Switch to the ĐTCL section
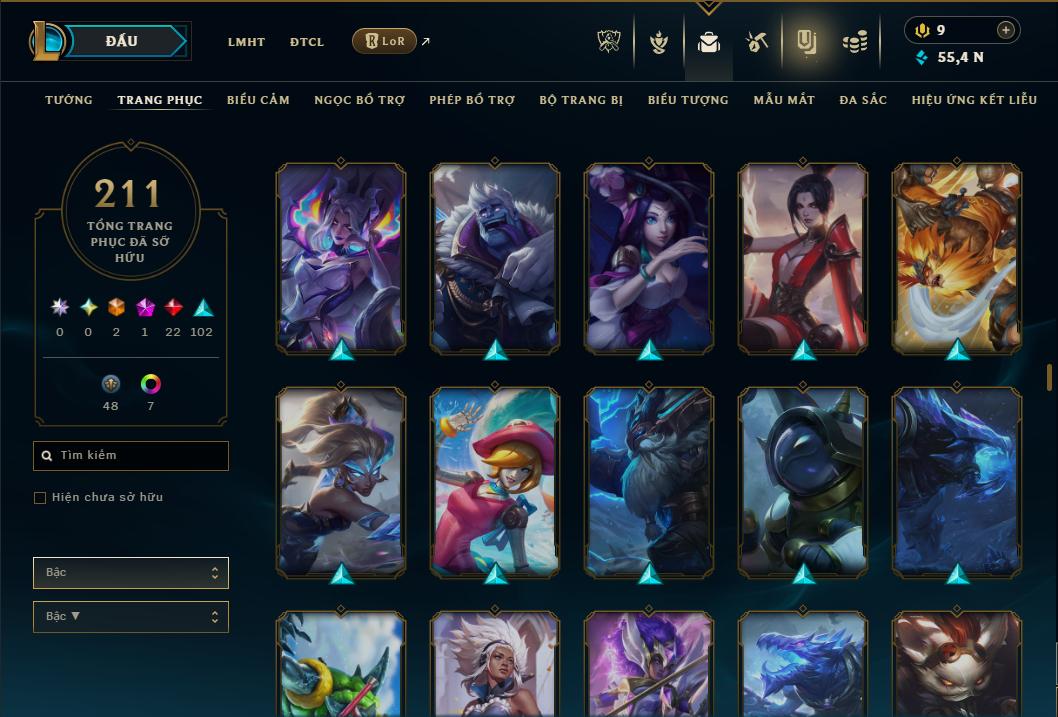Screen dimensions: 1058x717 307,42
